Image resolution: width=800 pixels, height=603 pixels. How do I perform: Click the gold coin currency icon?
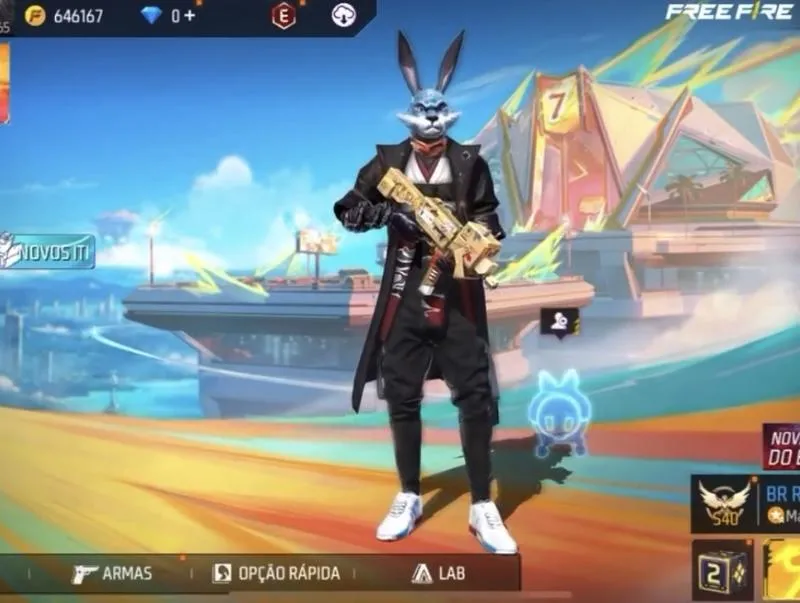[x=35, y=16]
